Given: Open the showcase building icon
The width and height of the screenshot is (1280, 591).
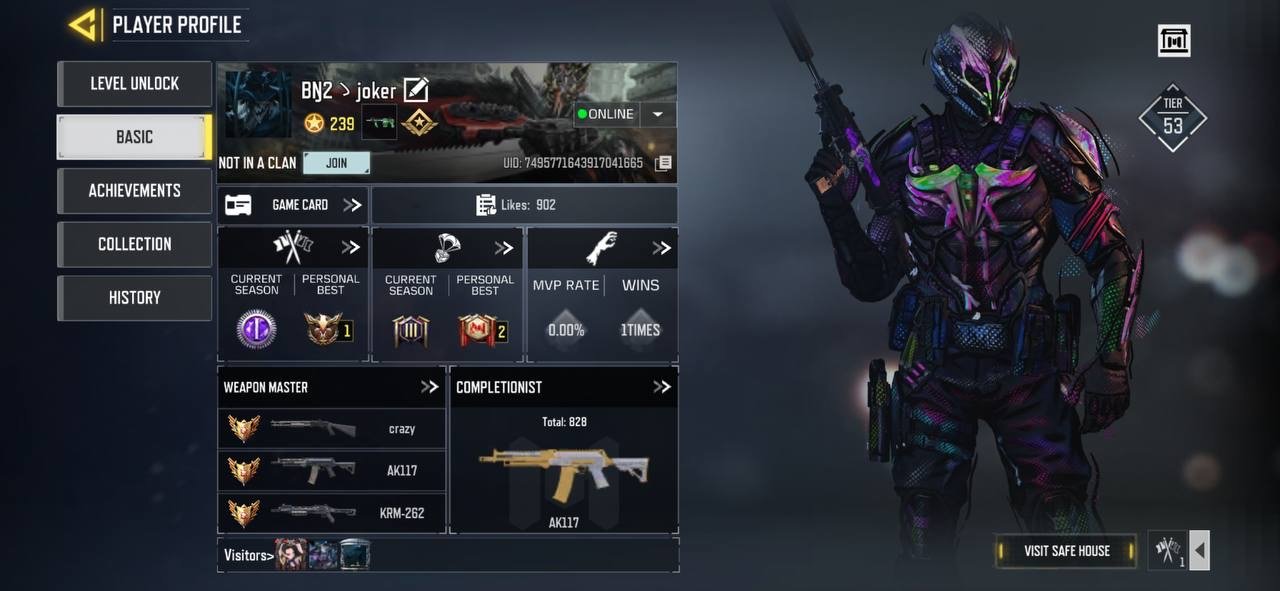Looking at the screenshot, I should [x=1173, y=41].
